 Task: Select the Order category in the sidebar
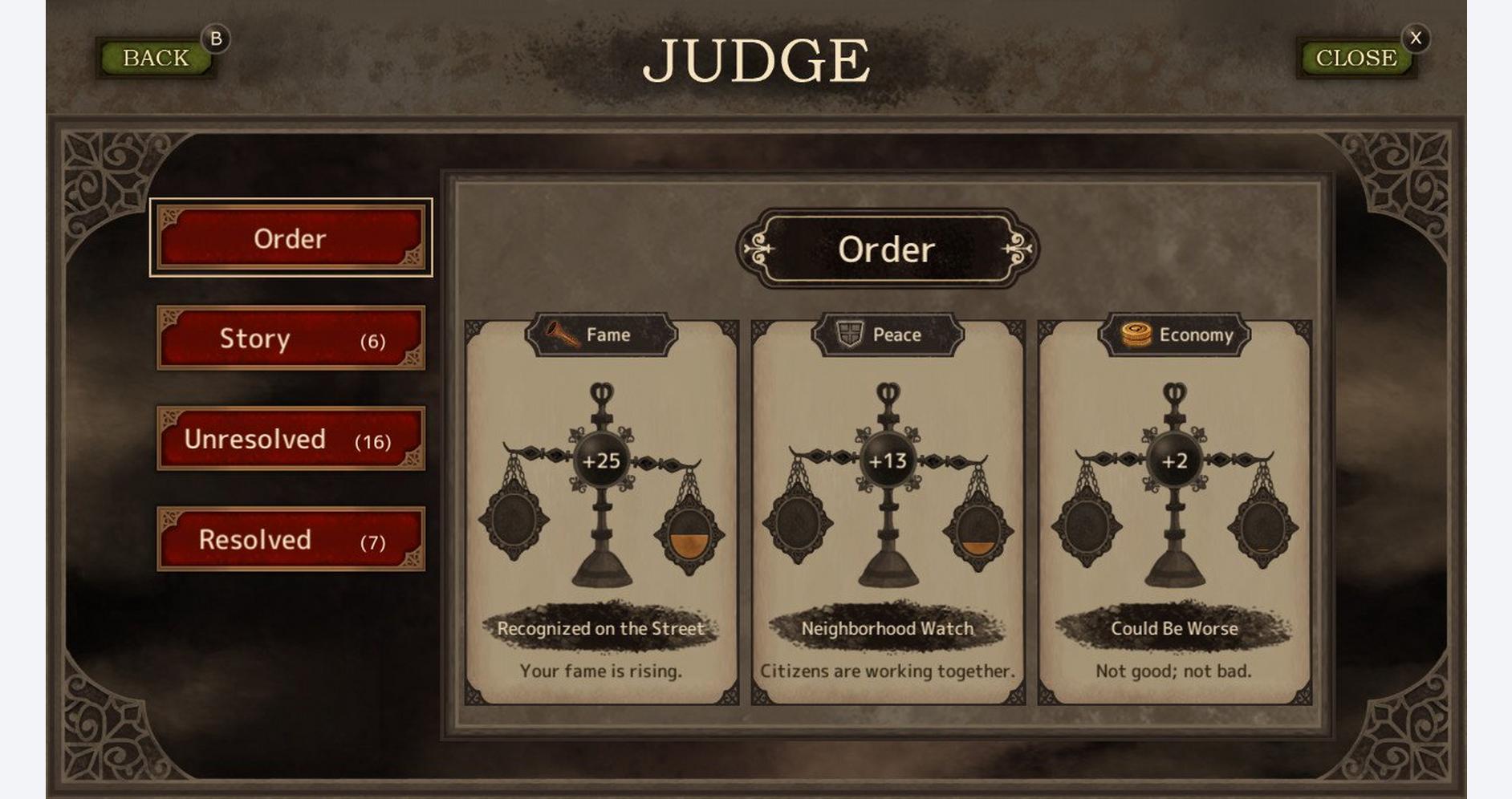point(290,238)
